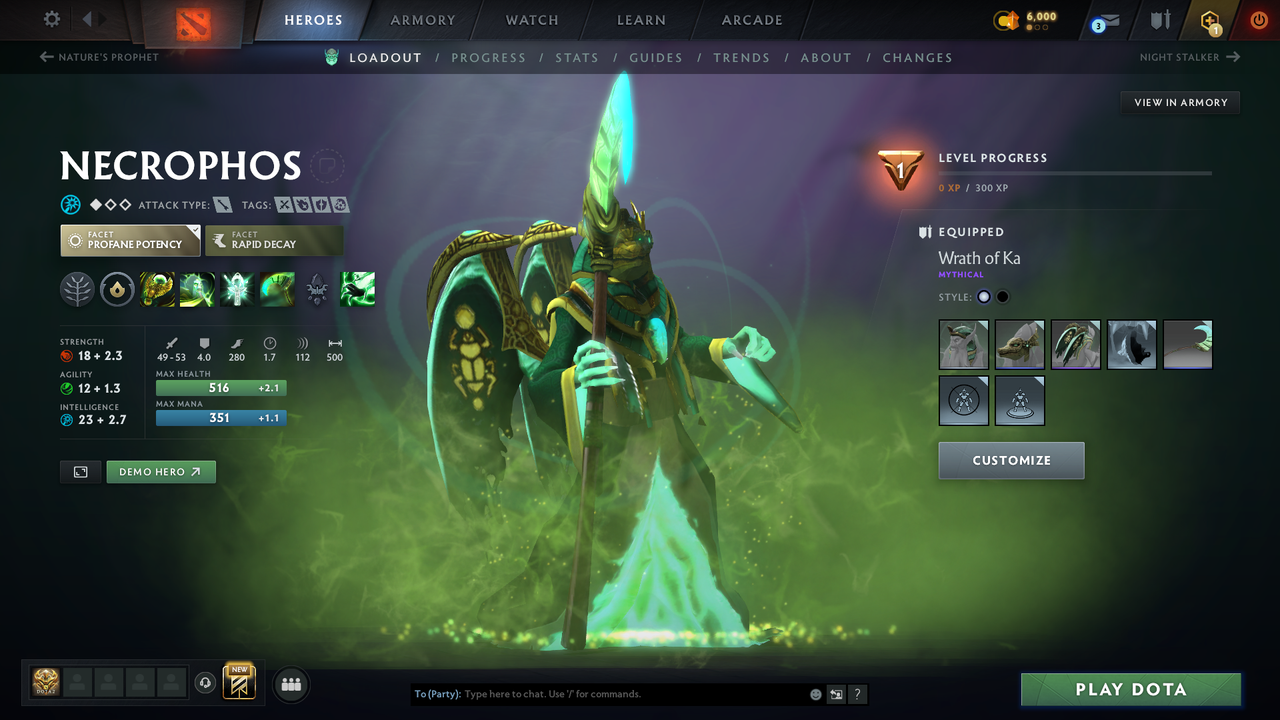Screen dimensions: 1280x720
Task: Switch to the ARMORY tab
Action: (422, 19)
